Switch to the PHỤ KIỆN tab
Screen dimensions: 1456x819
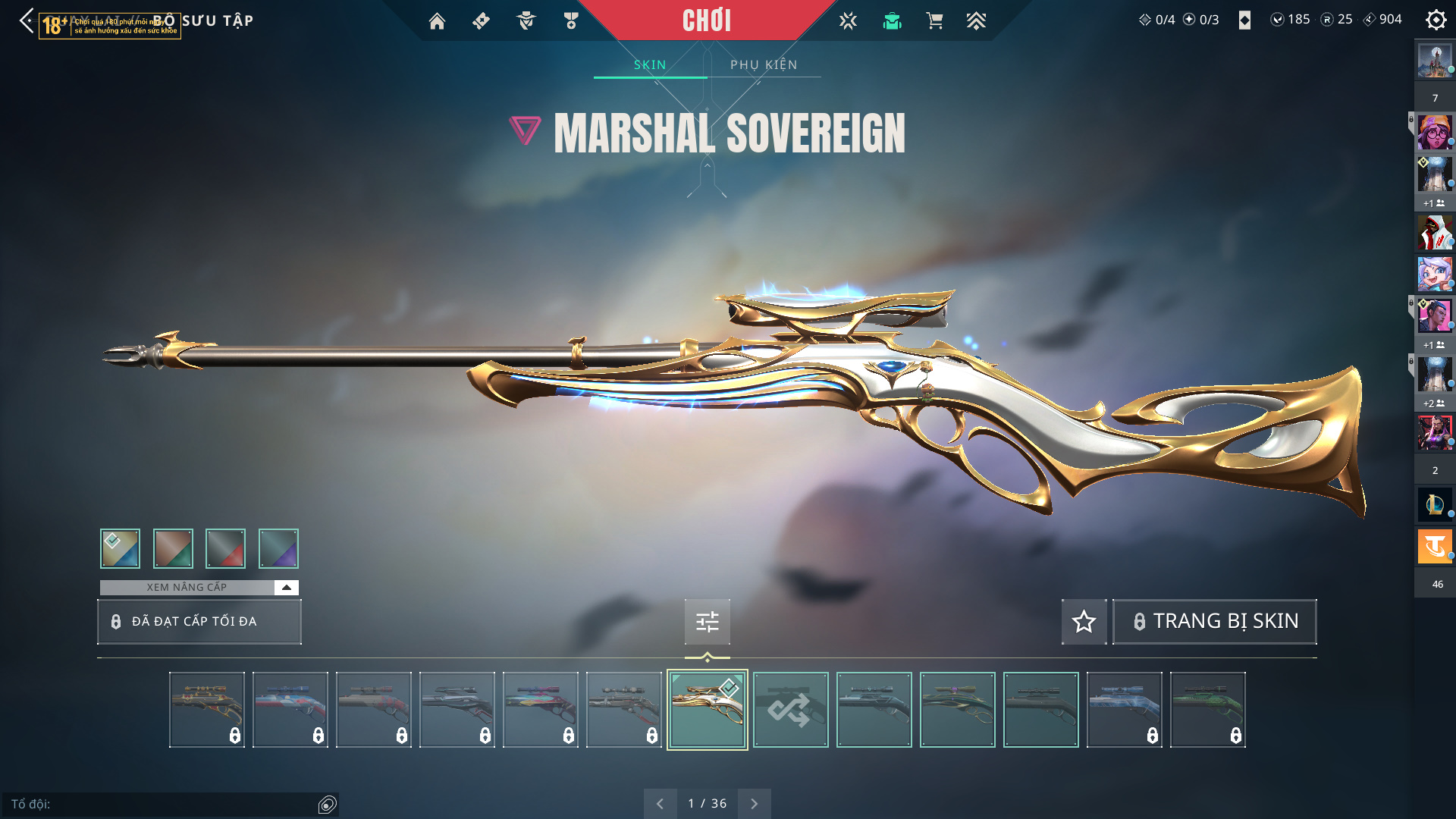click(764, 64)
